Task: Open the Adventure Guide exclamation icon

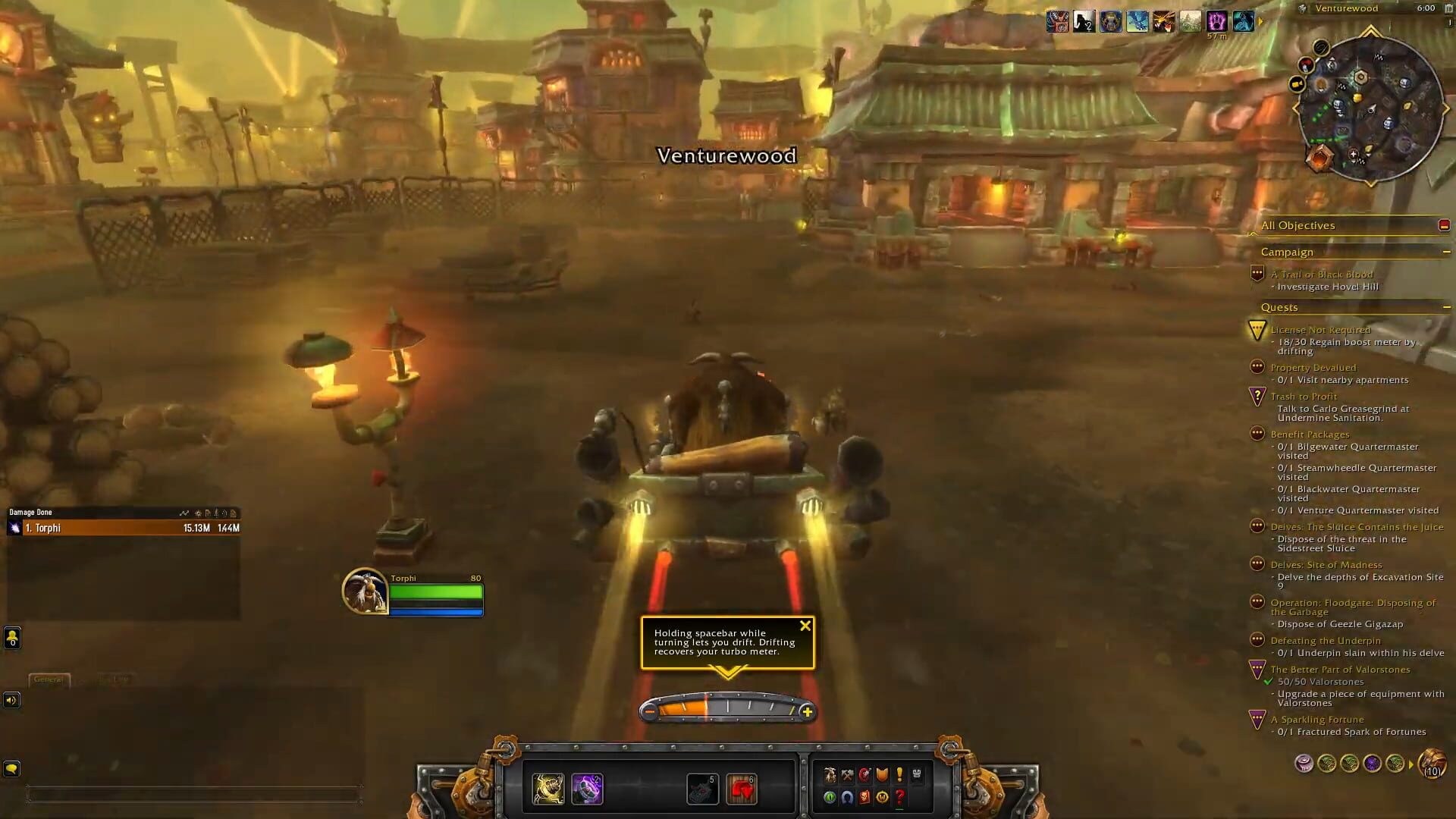Action: 899,774
